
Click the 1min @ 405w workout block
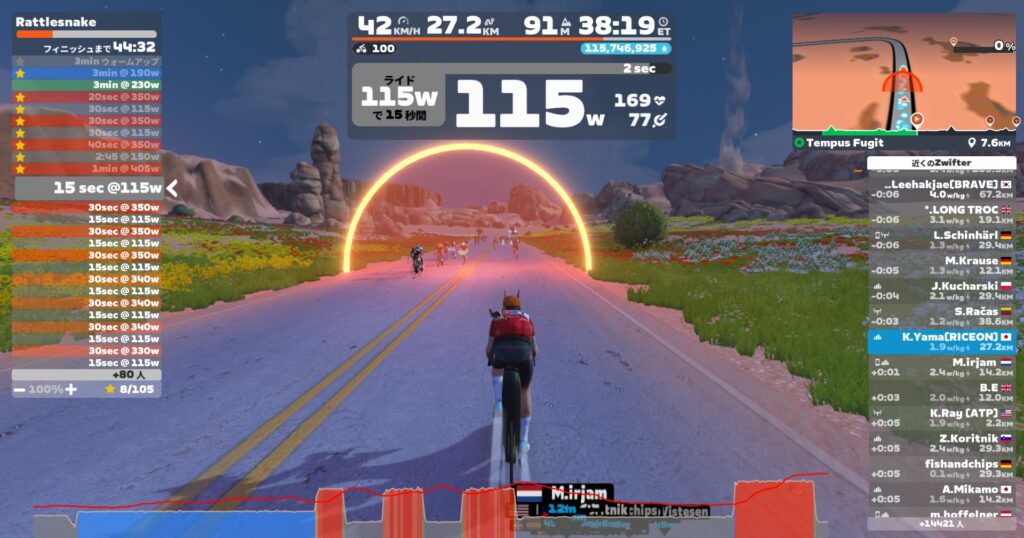point(87,169)
